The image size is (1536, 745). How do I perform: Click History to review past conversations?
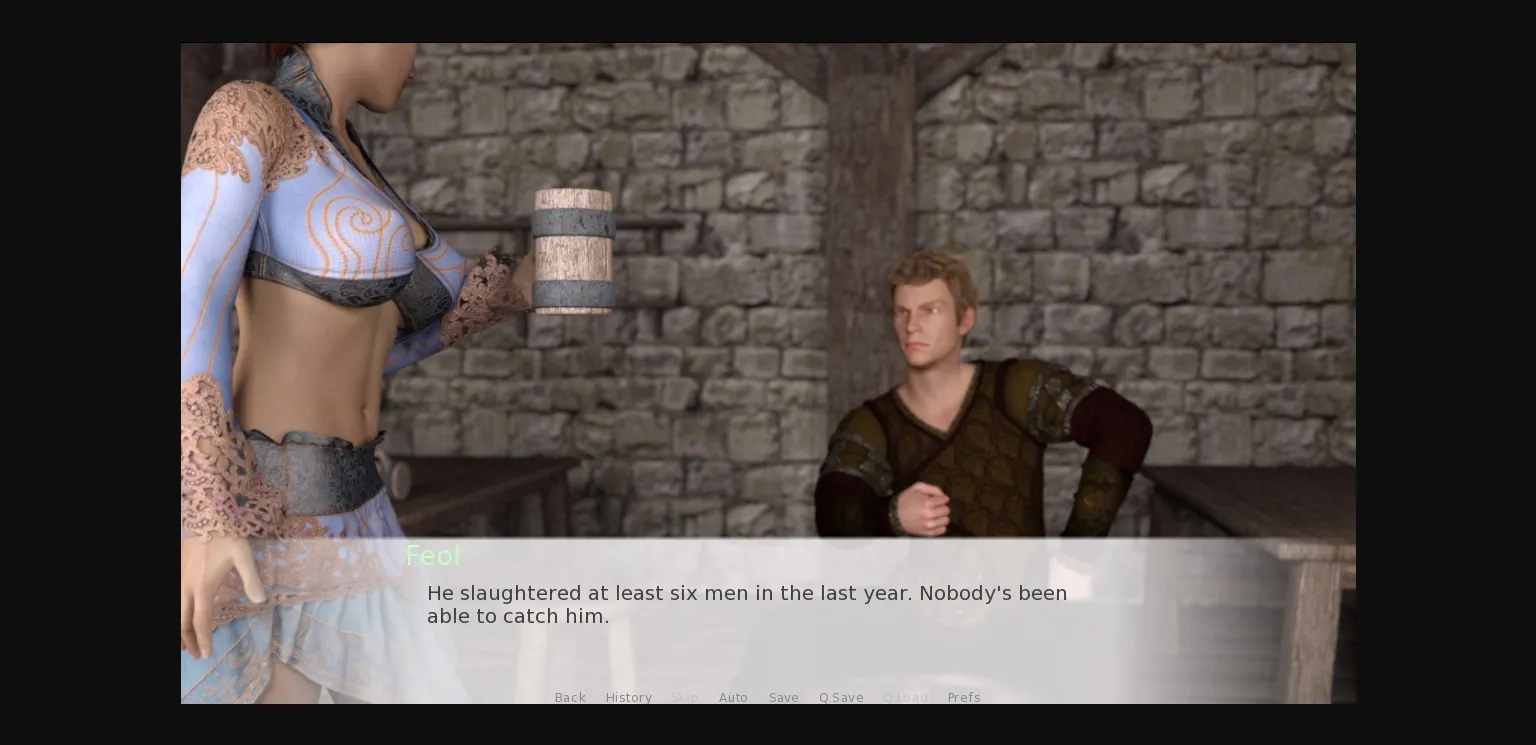pyautogui.click(x=628, y=697)
